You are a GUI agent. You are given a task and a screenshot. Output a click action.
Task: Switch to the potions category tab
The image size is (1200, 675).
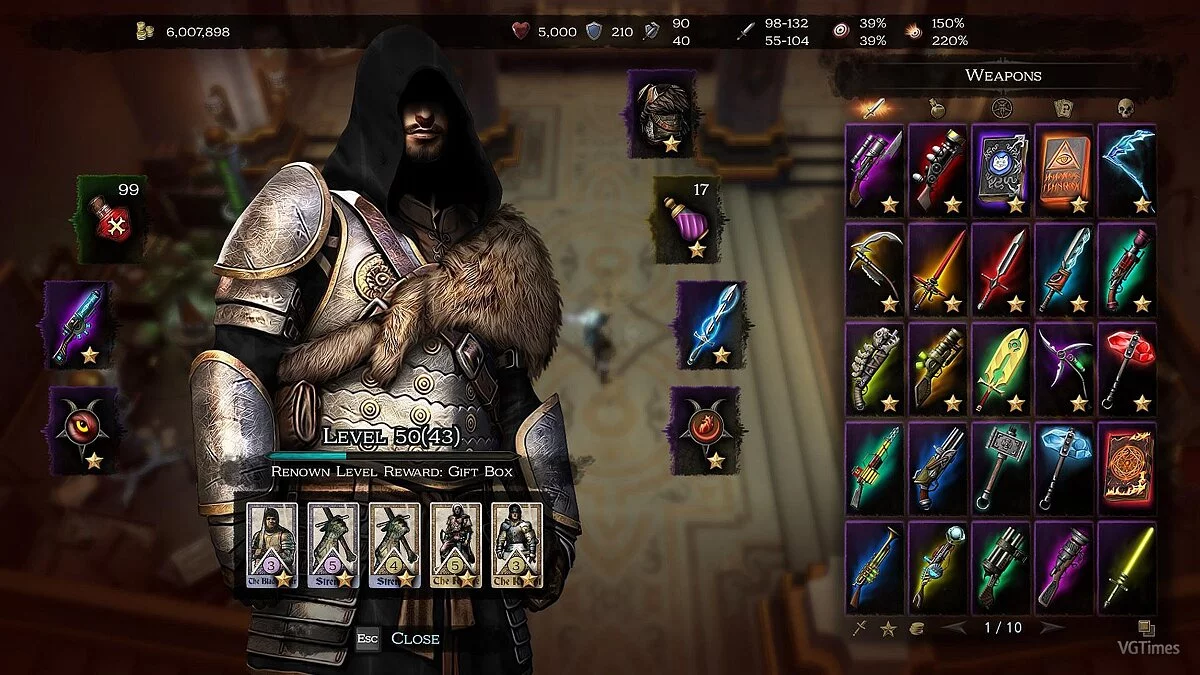coord(937,107)
